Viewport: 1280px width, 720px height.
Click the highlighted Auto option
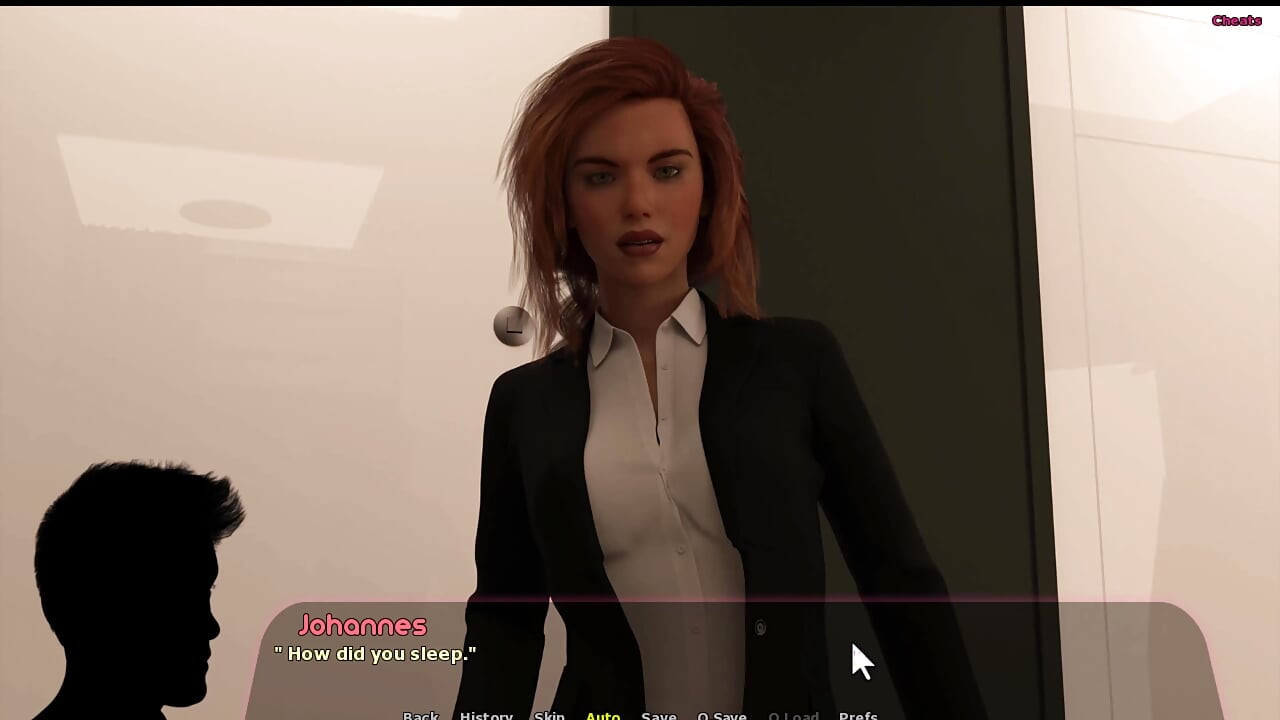[603, 715]
